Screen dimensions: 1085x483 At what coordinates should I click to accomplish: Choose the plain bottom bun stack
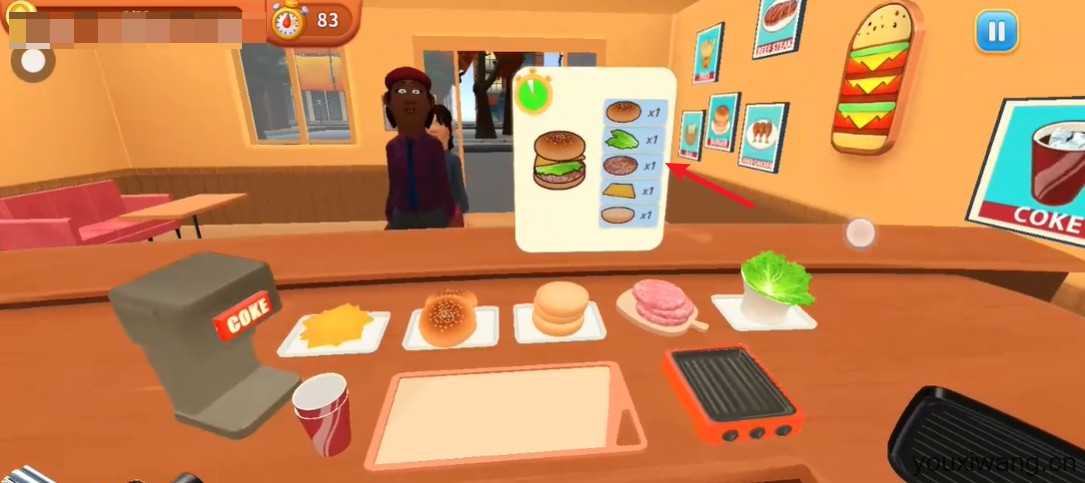coord(560,308)
